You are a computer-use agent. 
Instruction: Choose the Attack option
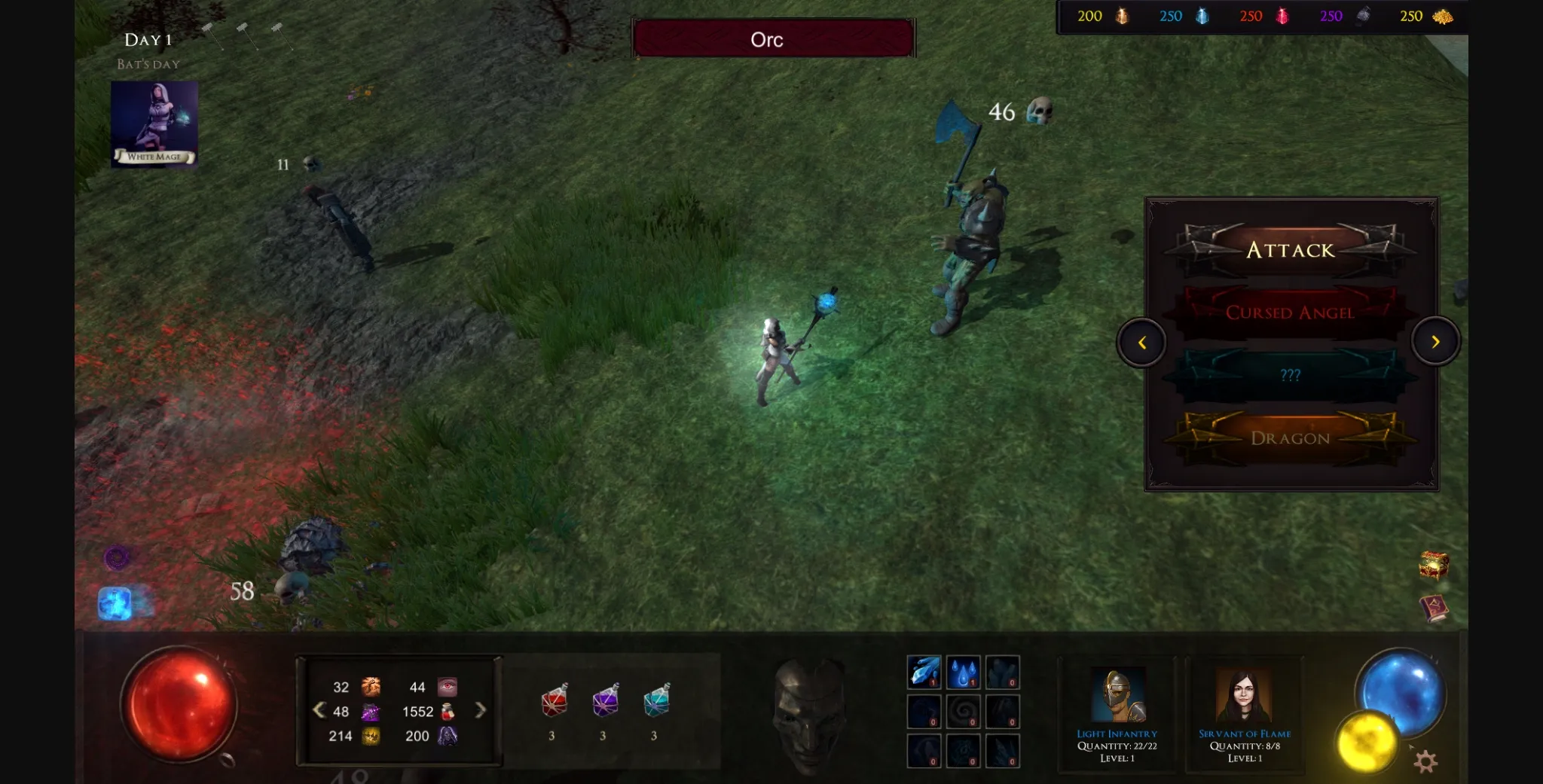(1290, 249)
